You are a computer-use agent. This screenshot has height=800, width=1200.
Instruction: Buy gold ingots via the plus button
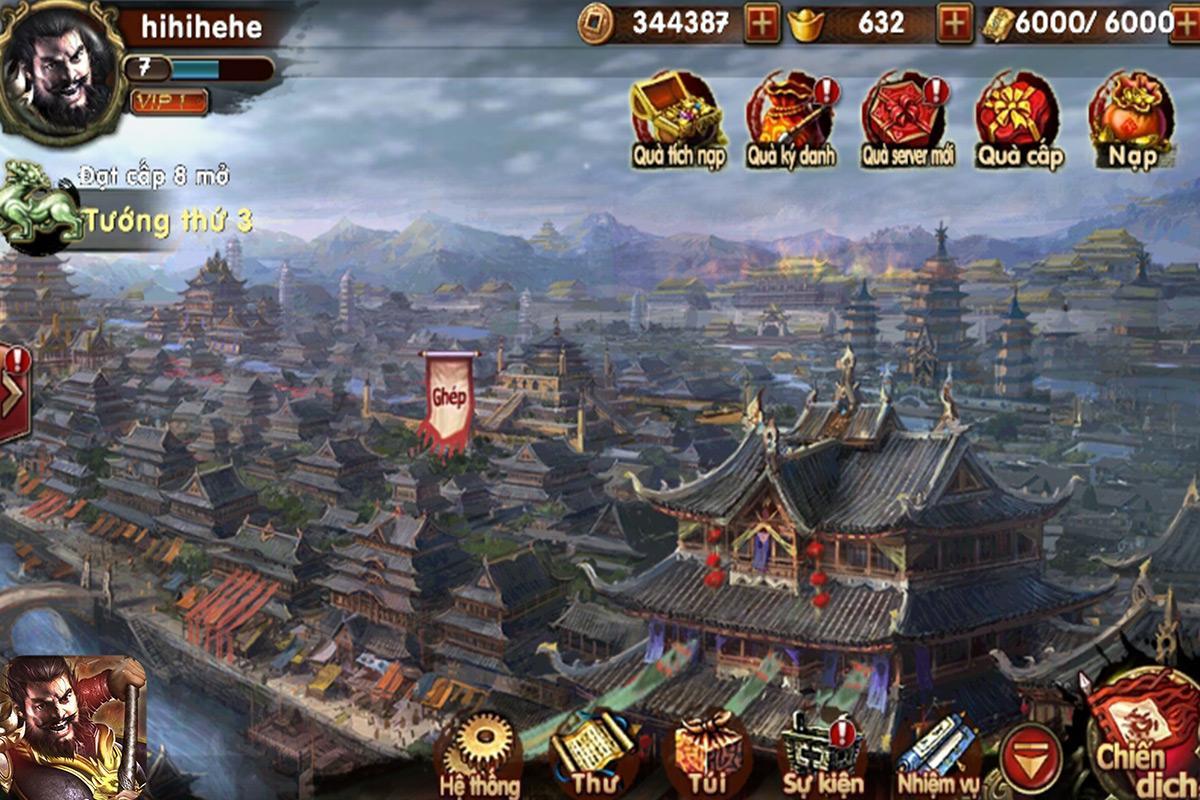(954, 23)
